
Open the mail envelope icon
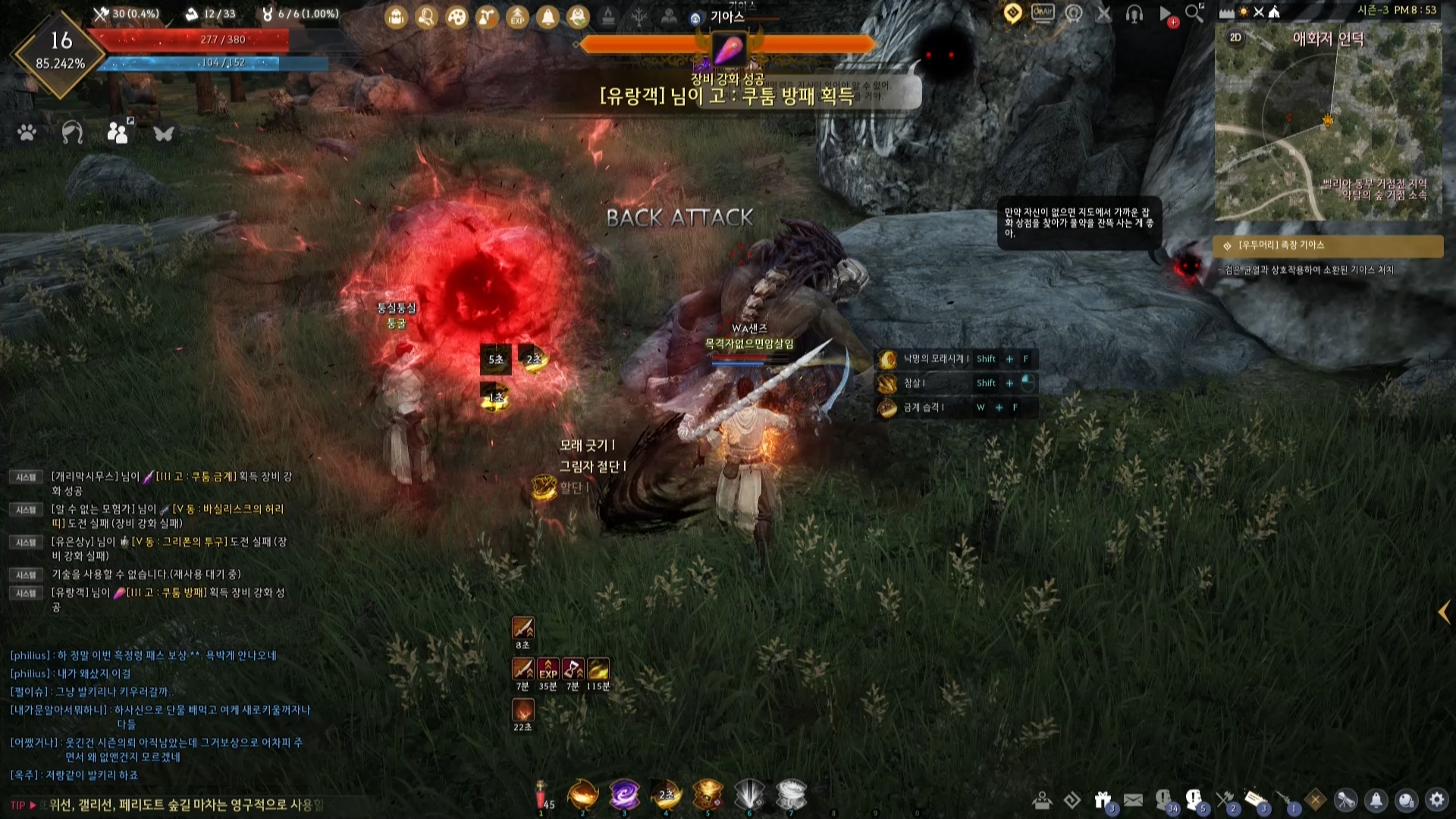pos(1133,800)
